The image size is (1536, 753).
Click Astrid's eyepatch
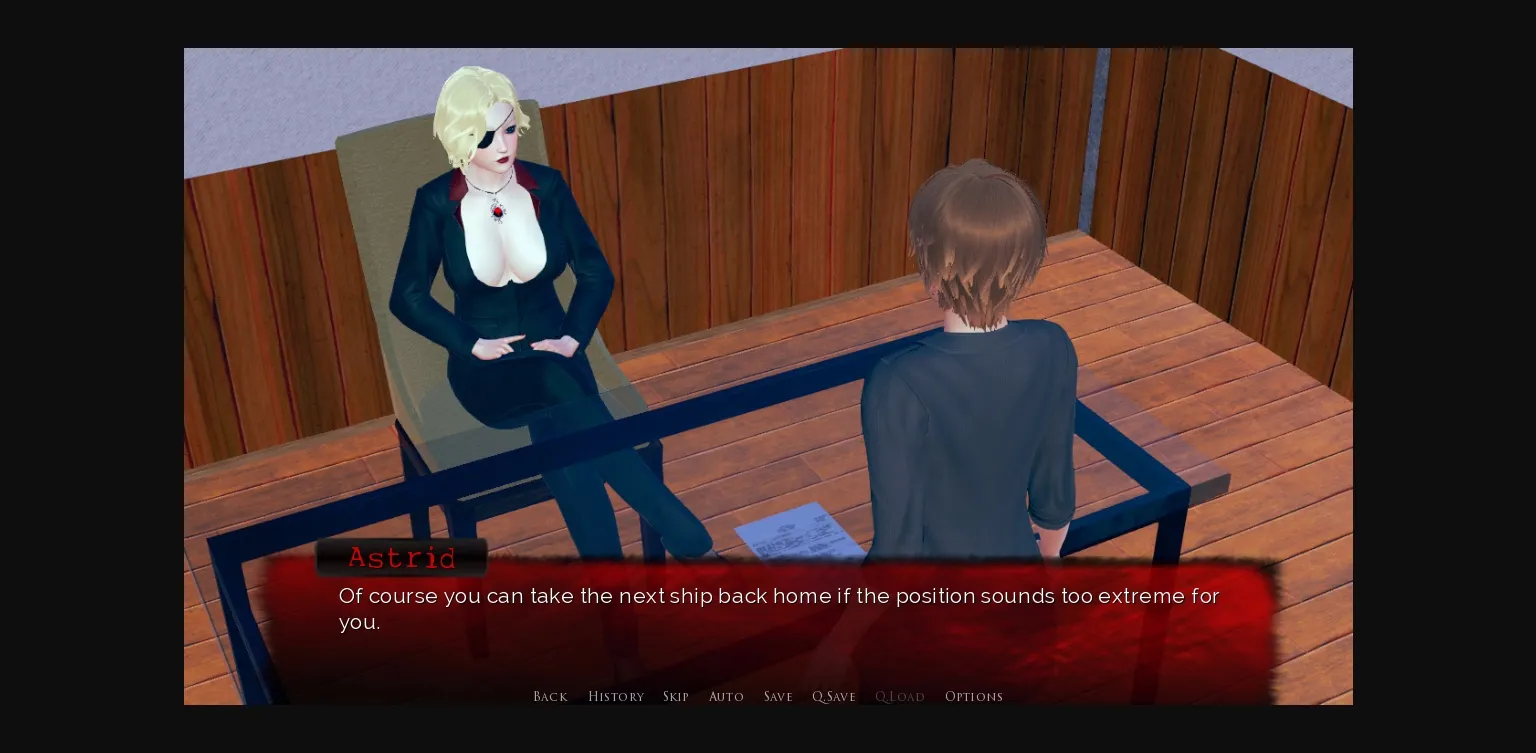[x=488, y=140]
